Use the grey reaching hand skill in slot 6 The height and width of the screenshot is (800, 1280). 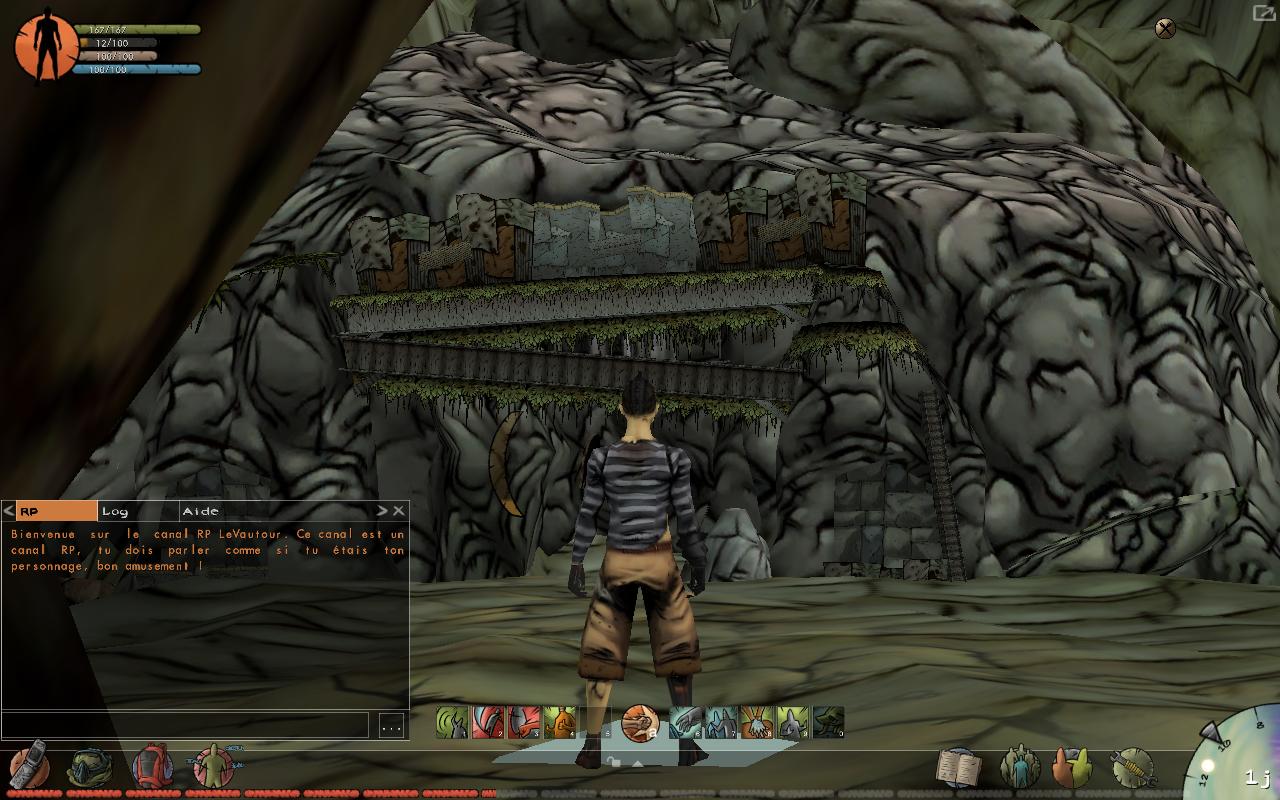coord(686,722)
